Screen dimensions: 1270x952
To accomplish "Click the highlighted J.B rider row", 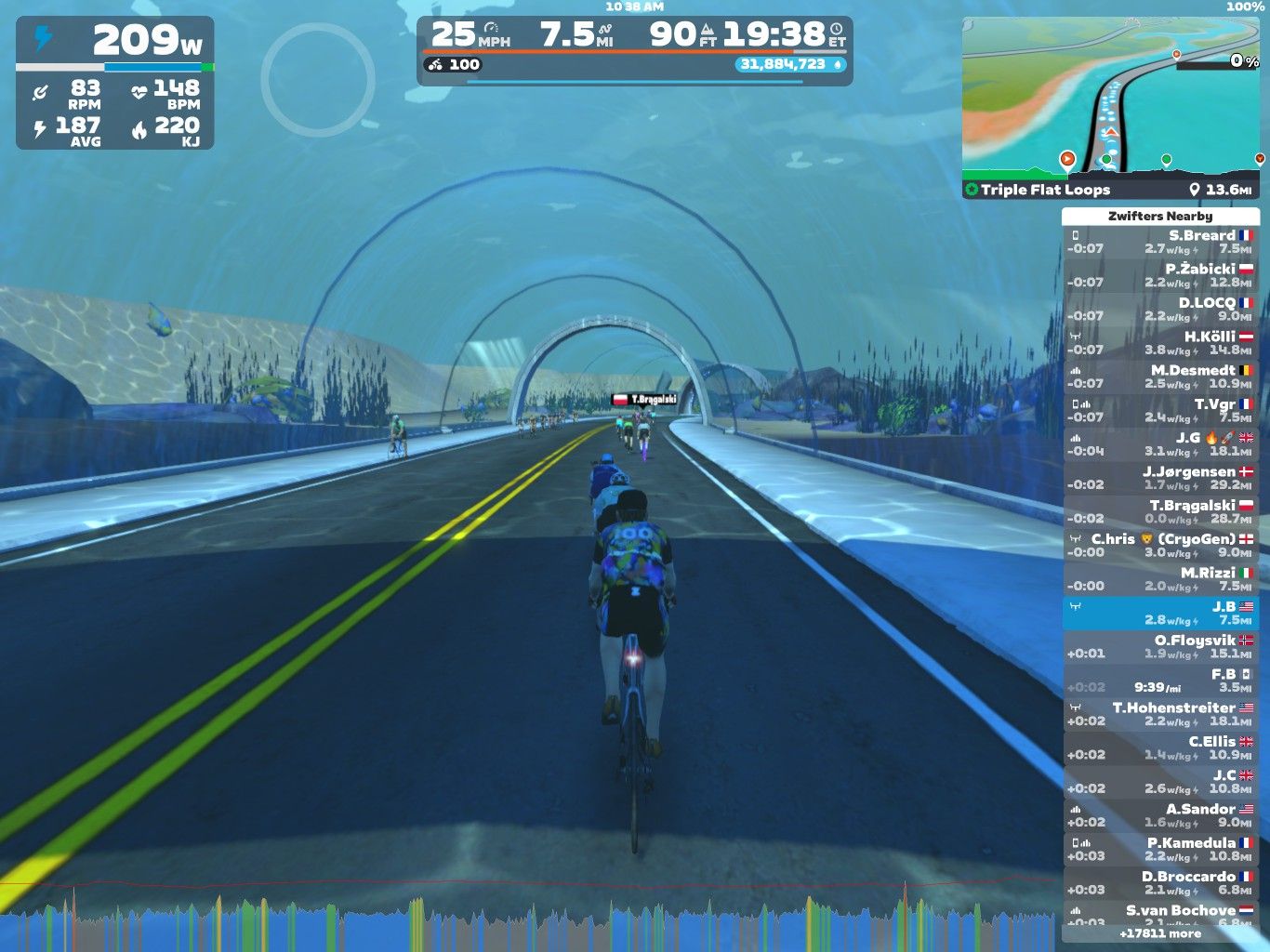I will [1160, 613].
